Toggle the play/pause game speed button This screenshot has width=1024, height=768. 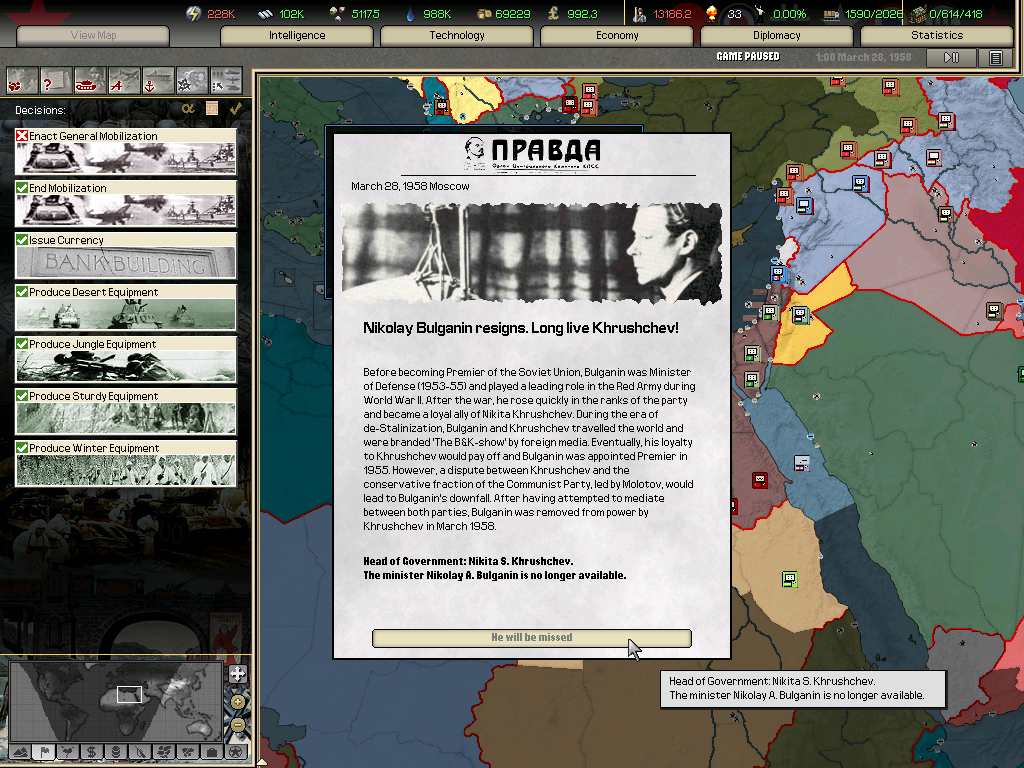(952, 57)
